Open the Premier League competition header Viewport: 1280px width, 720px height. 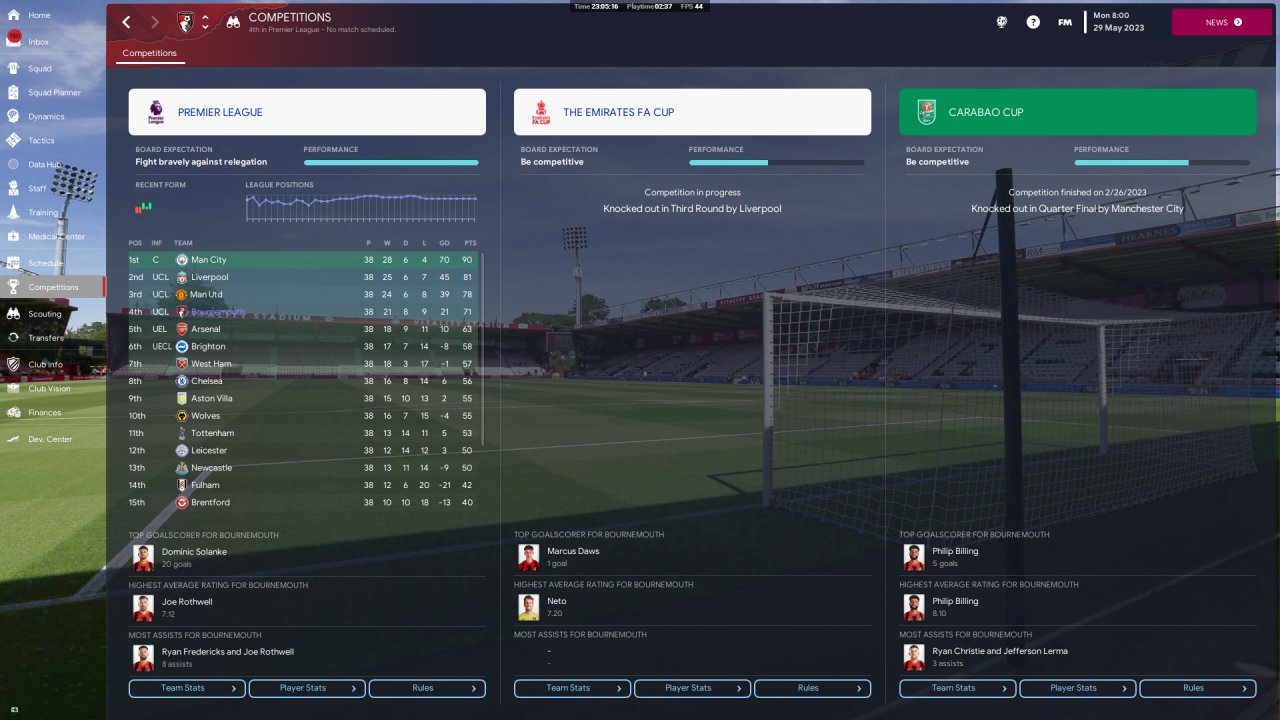click(307, 112)
